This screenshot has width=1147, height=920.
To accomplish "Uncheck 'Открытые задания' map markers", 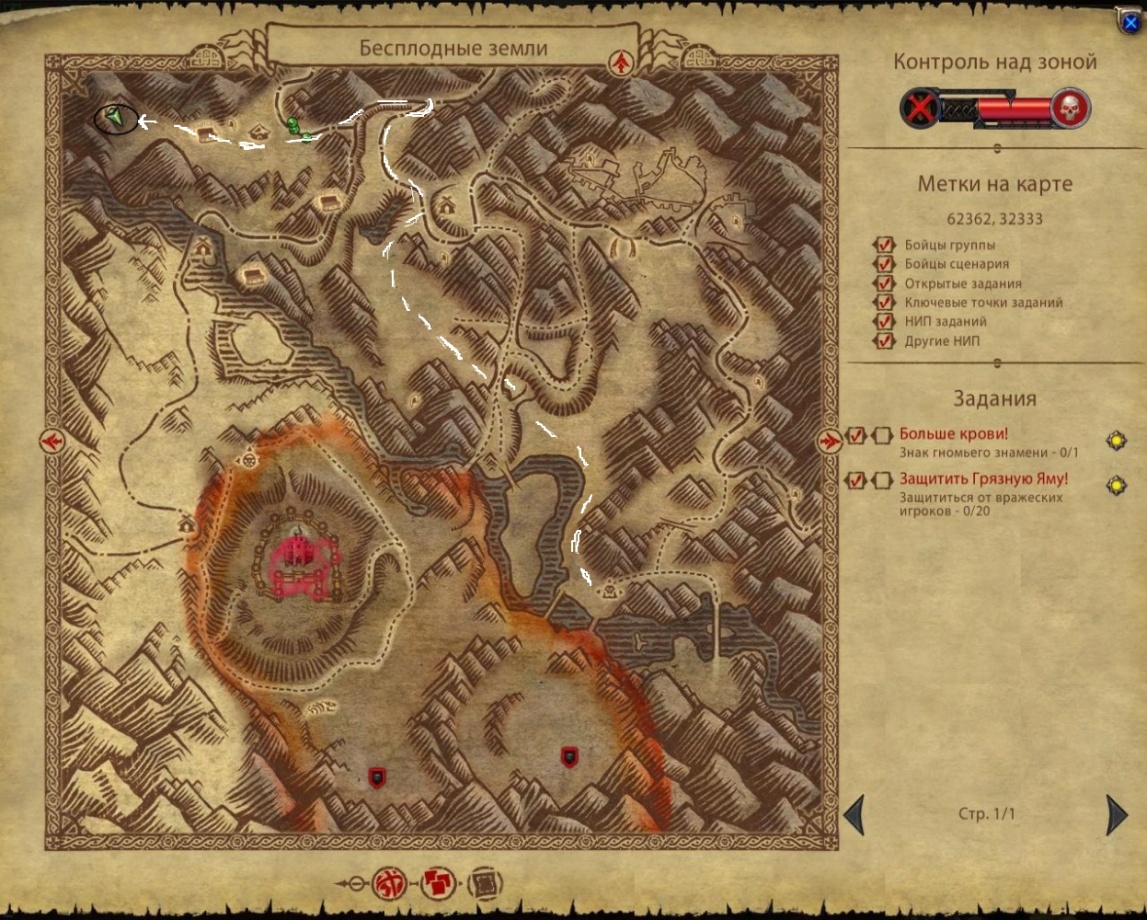I will pyautogui.click(x=883, y=283).
